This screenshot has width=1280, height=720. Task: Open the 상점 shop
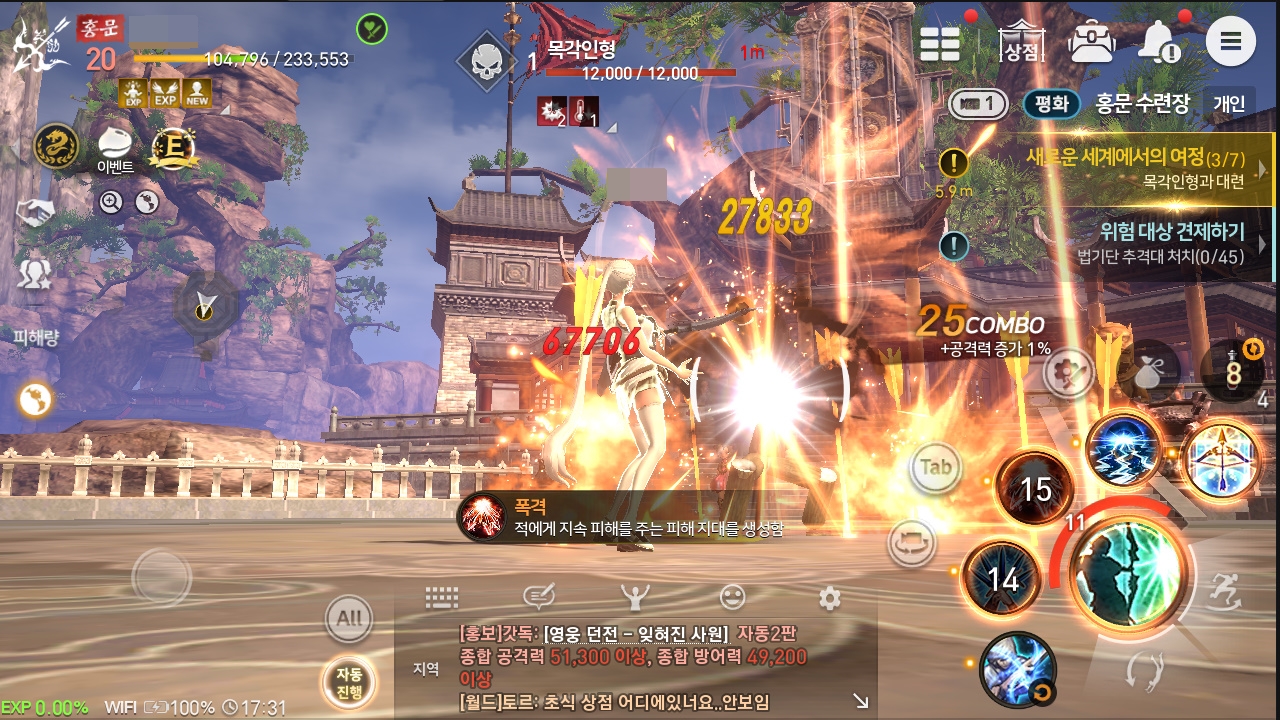[1021, 42]
